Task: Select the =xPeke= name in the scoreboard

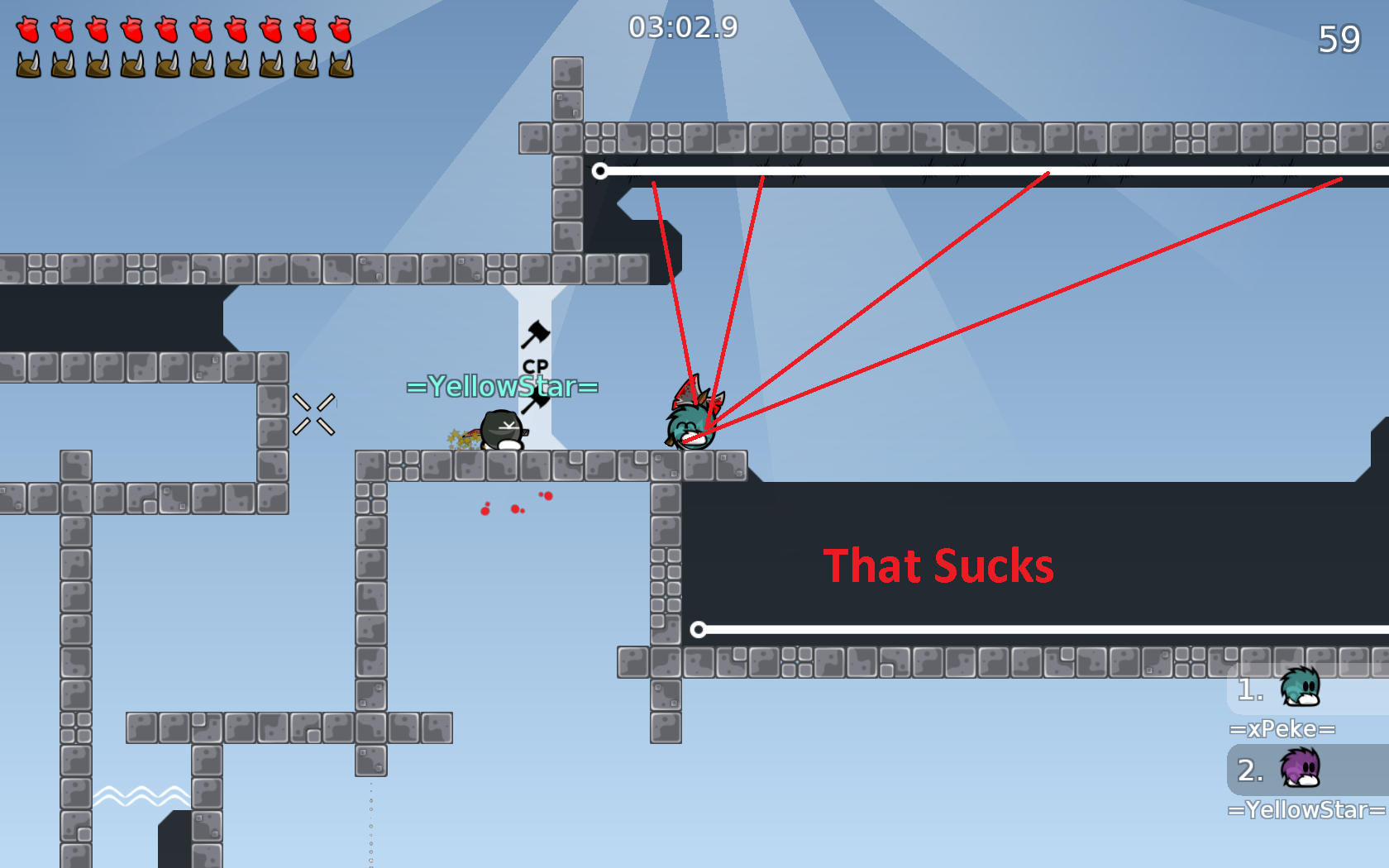Action: [1282, 728]
